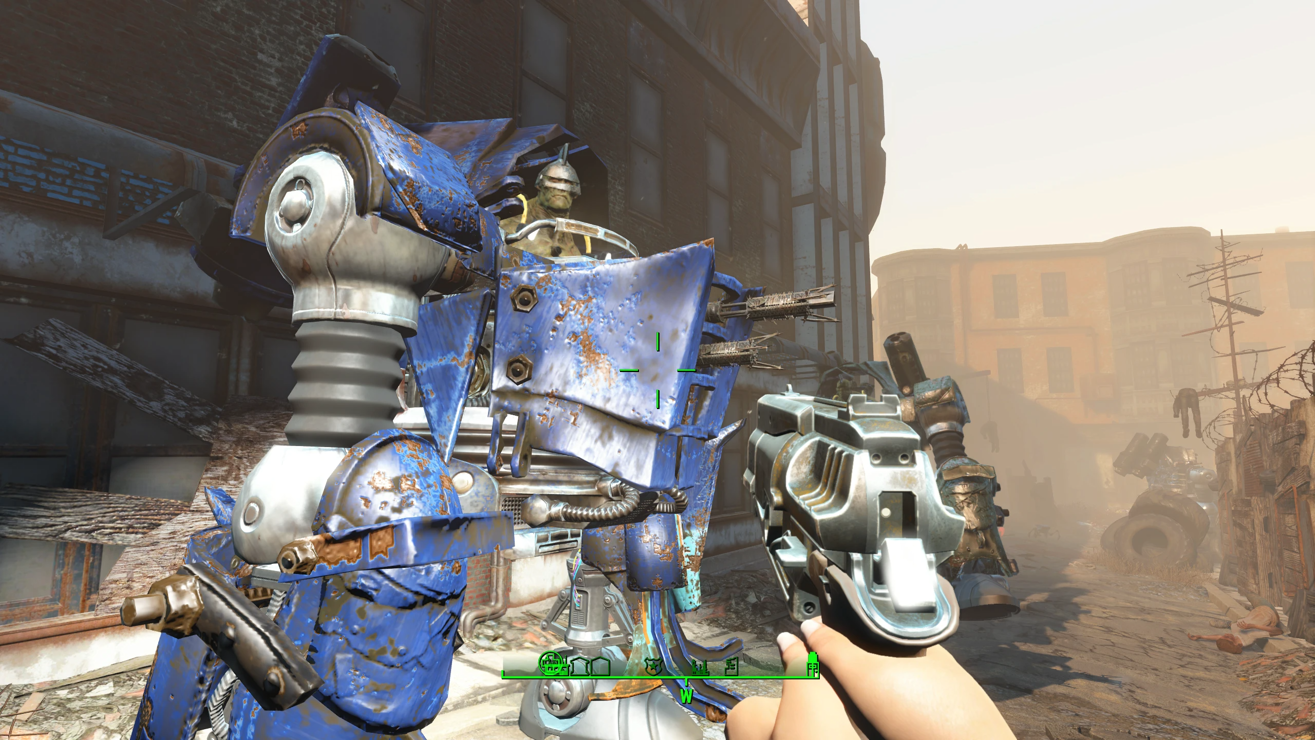Click the police badge compass marker
The image size is (1315, 740).
[x=653, y=666]
